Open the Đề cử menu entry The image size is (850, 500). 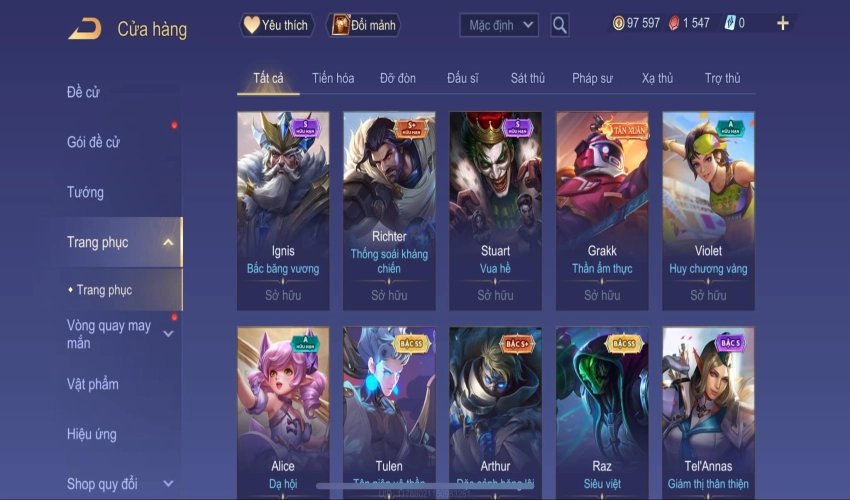[84, 93]
